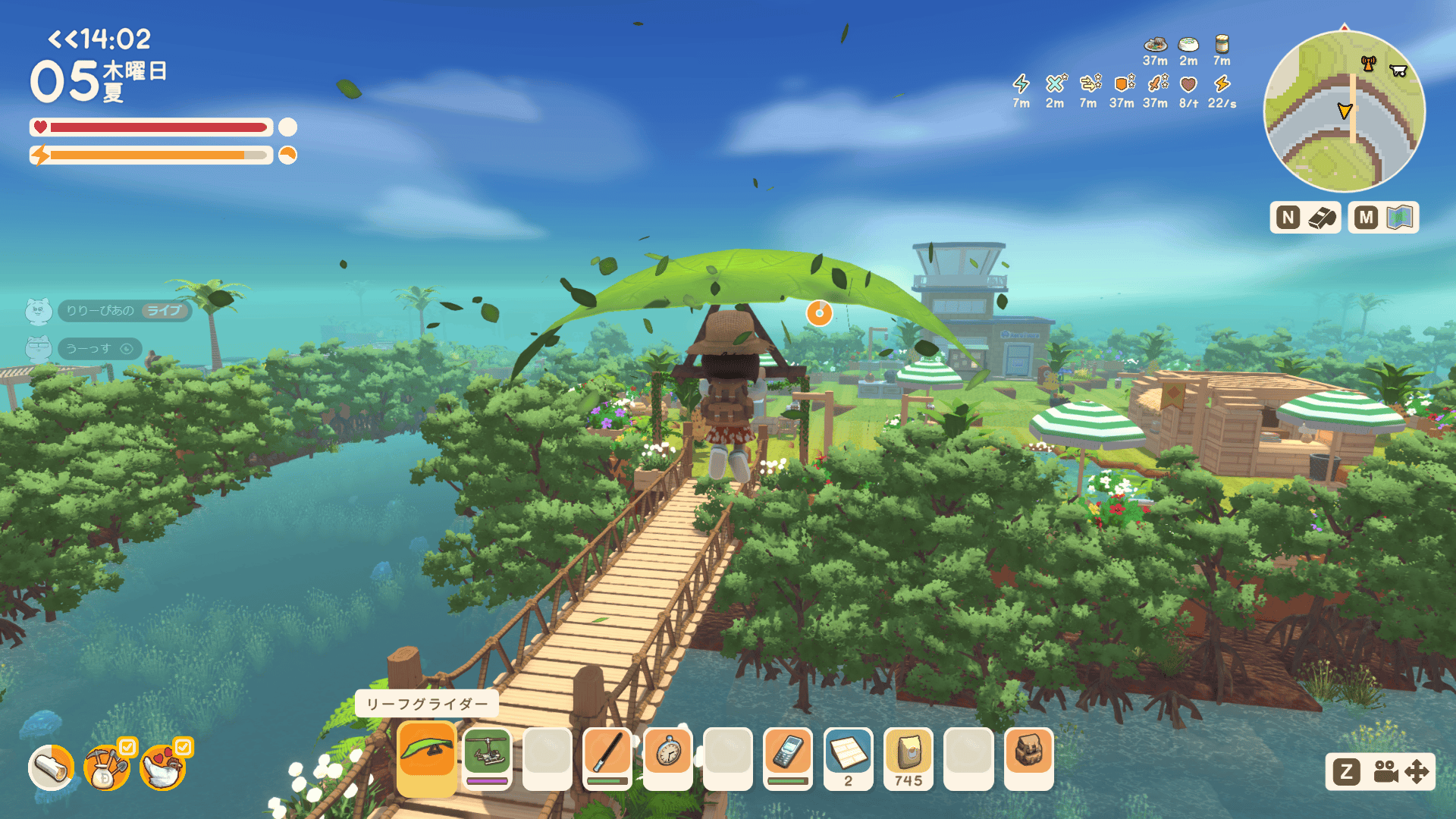Use the whistle button
Viewport: 1456px width, 819px height.
(1322, 218)
